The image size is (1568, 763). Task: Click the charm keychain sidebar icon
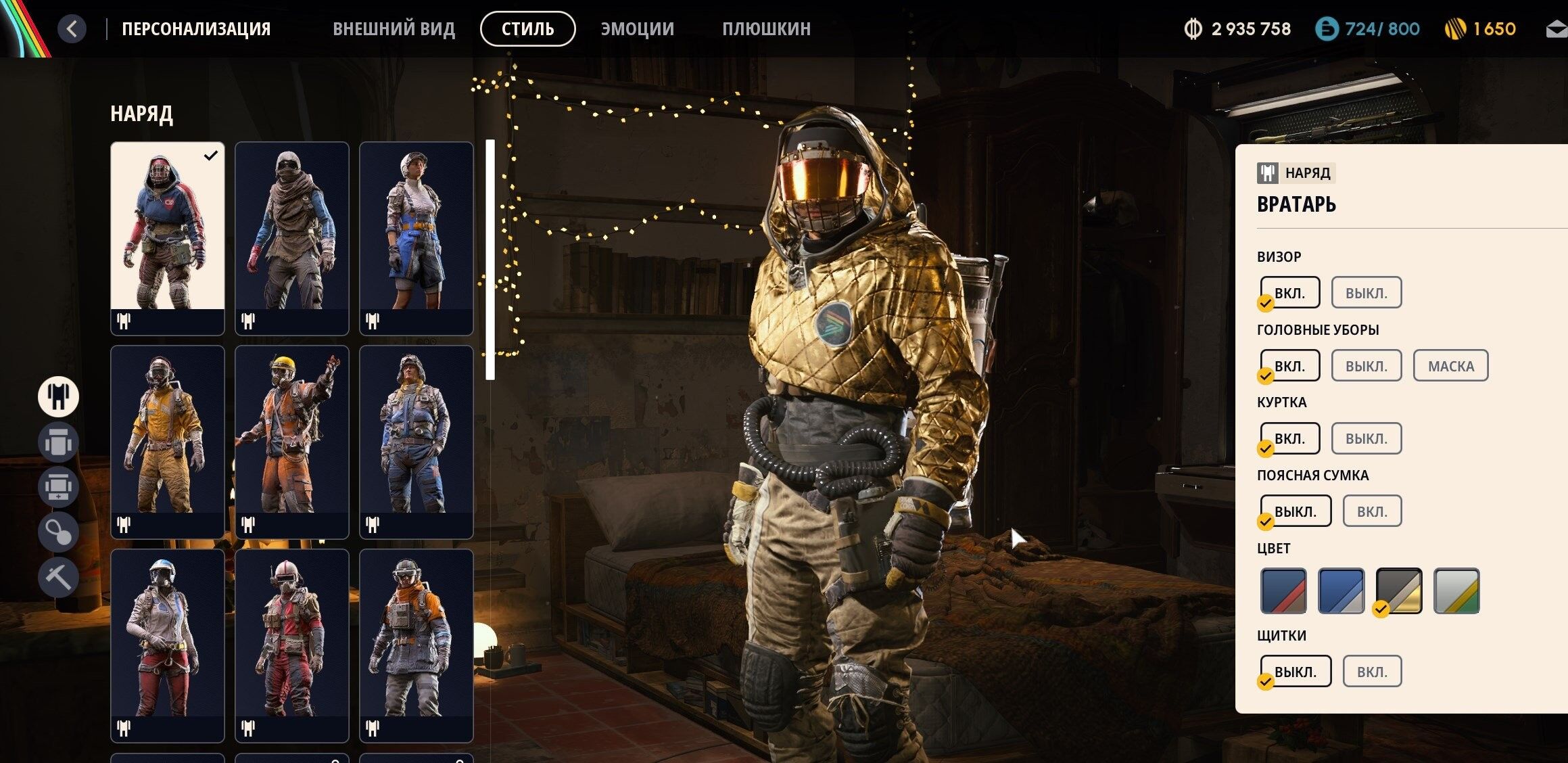tap(57, 532)
